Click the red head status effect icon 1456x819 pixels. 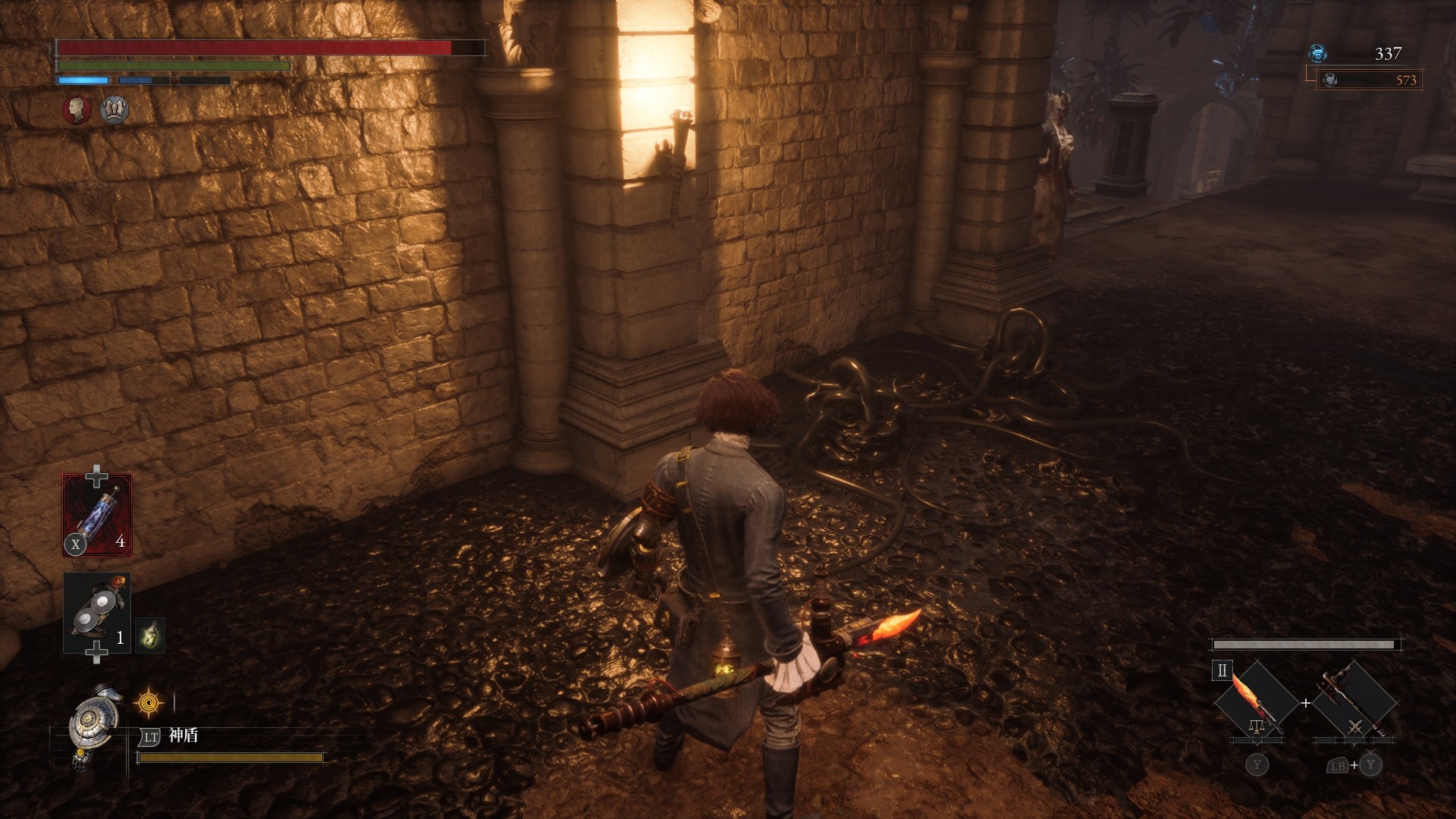(77, 110)
